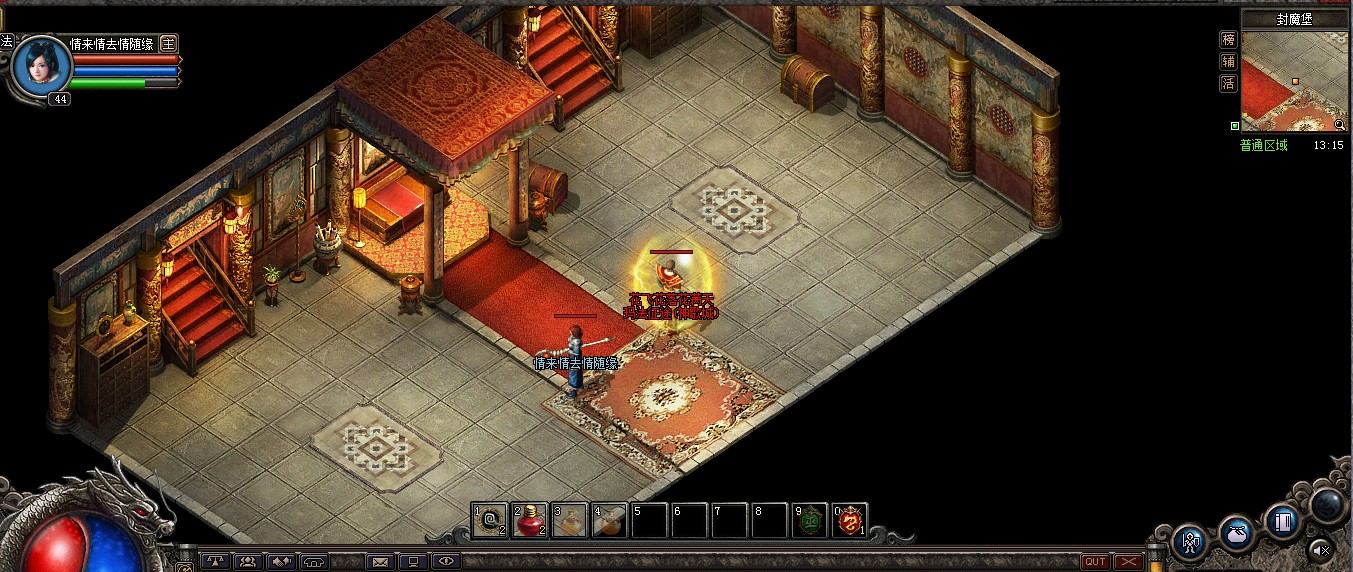
Task: Activate the red dragon emblem in slot 0
Action: click(850, 520)
